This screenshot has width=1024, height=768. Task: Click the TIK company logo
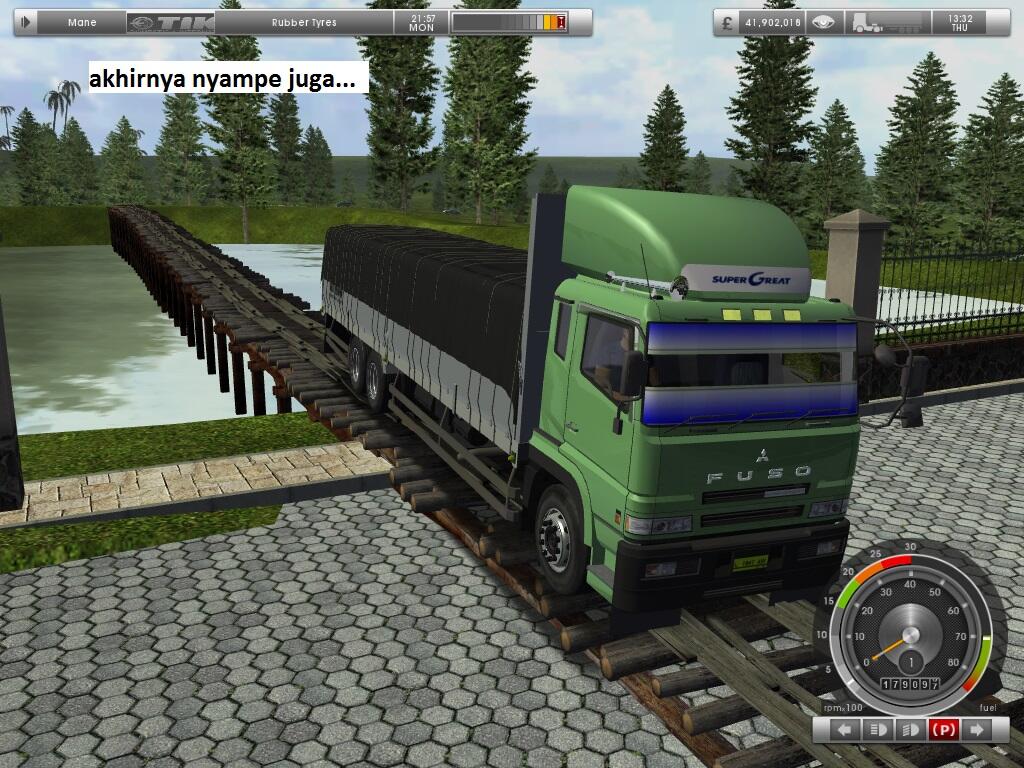click(x=171, y=22)
